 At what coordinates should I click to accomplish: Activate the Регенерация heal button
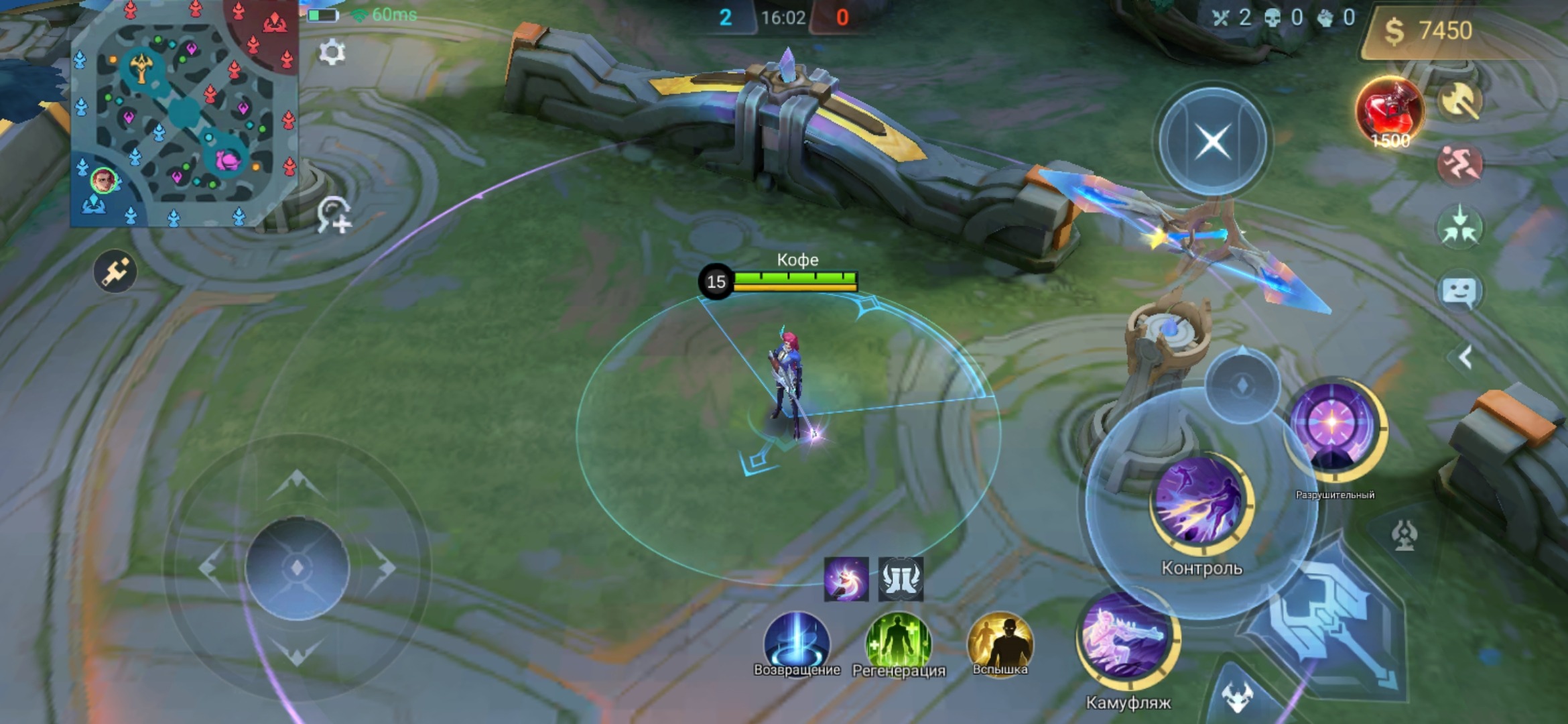point(899,642)
